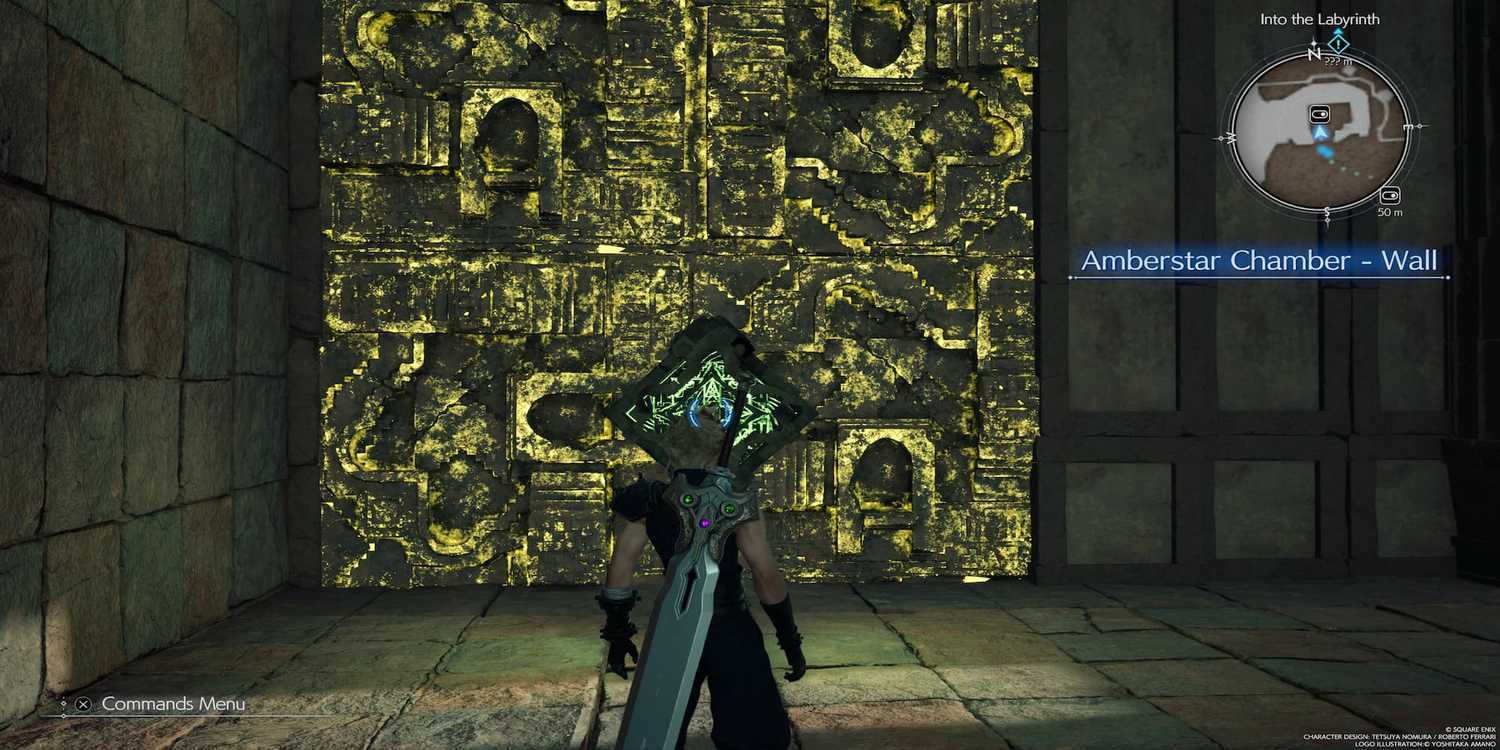Click the 50 m map scale indicator
1500x750 pixels.
[1390, 211]
